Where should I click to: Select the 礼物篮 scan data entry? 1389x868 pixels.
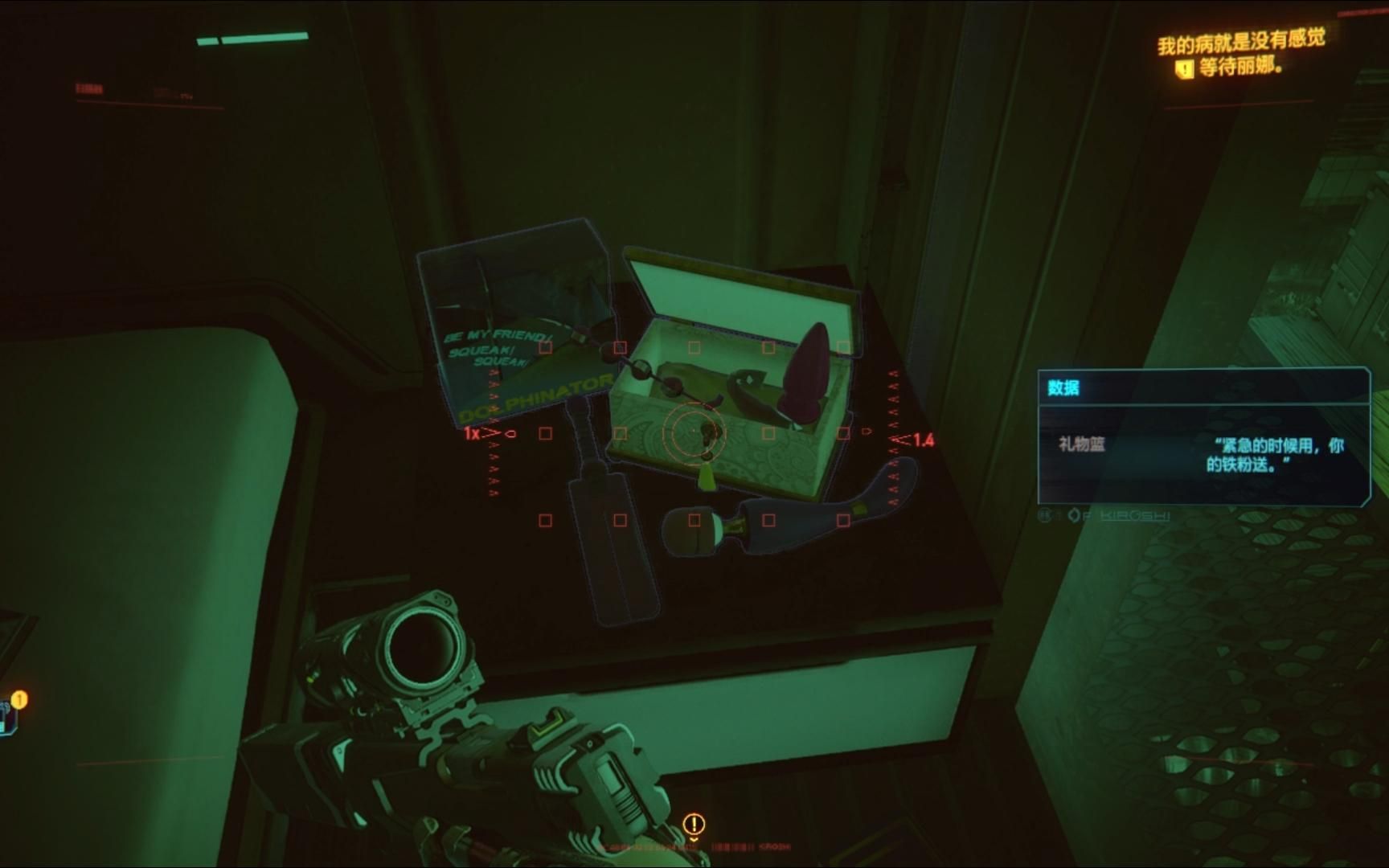[1082, 444]
